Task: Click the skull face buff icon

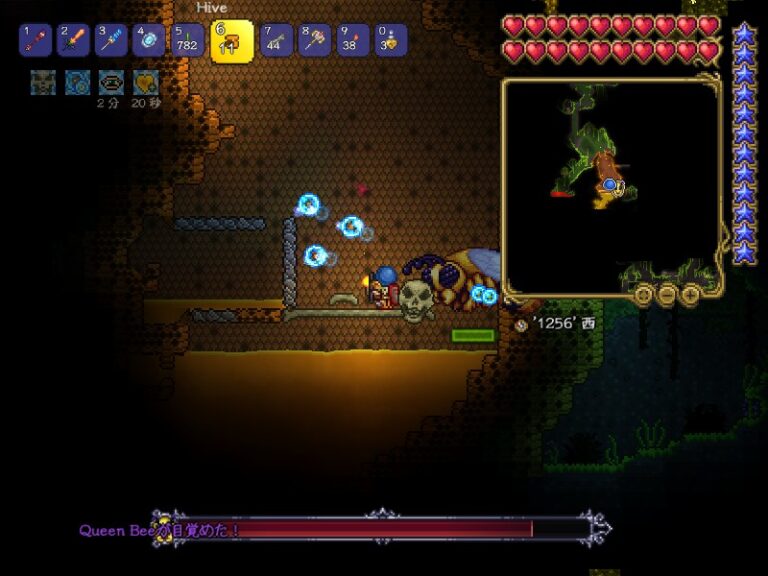Action: tap(43, 83)
